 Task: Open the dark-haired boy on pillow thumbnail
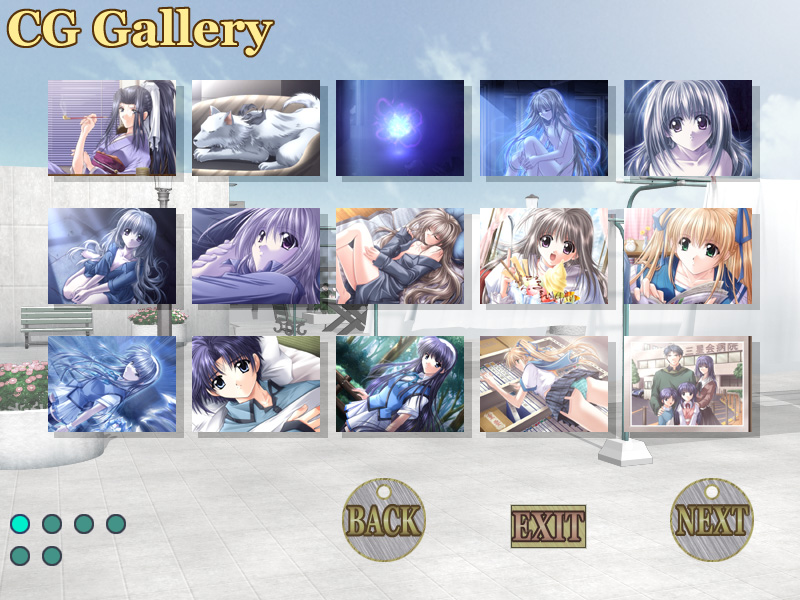pos(256,384)
